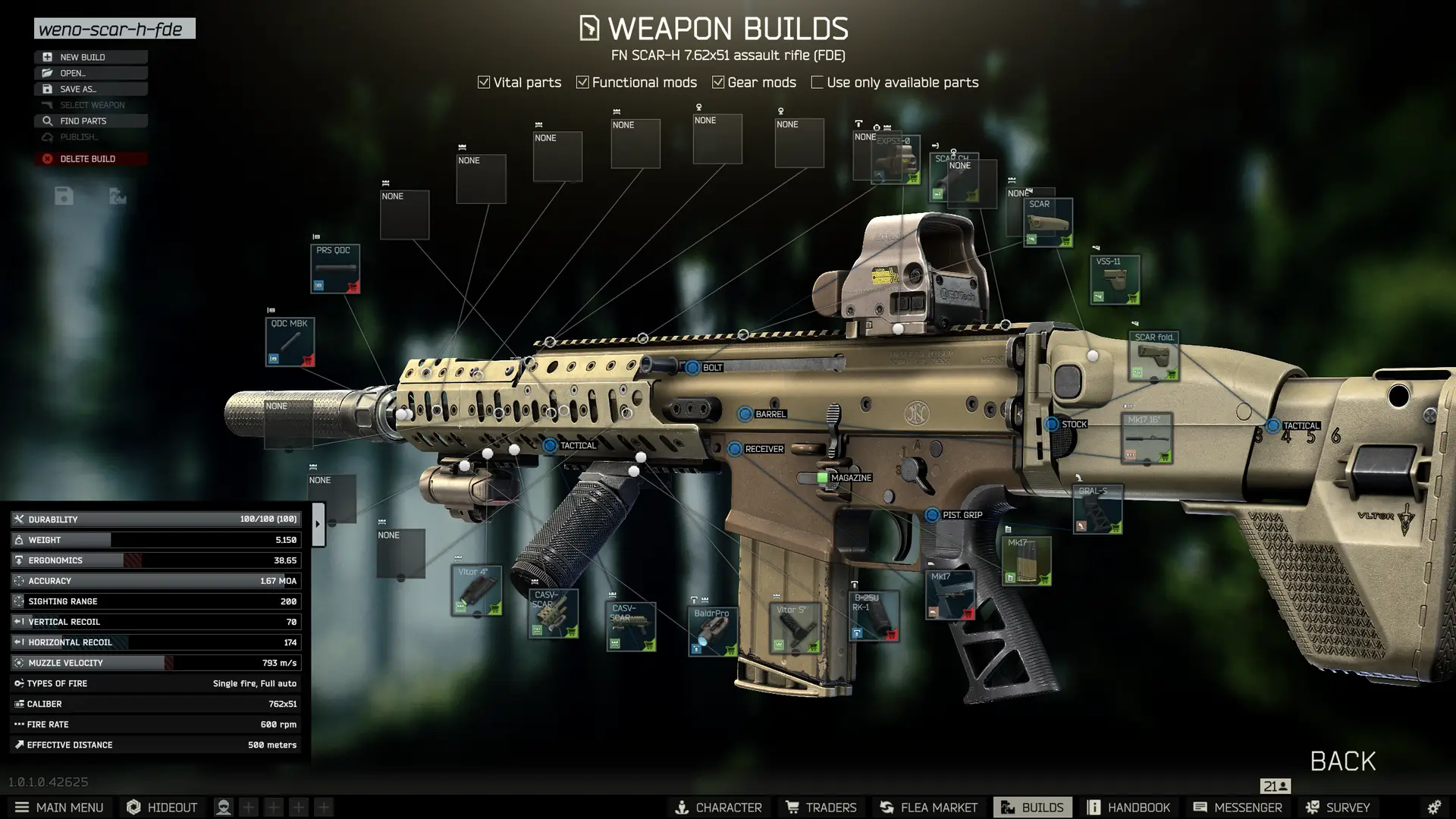Enable Use only available parts

pos(817,82)
